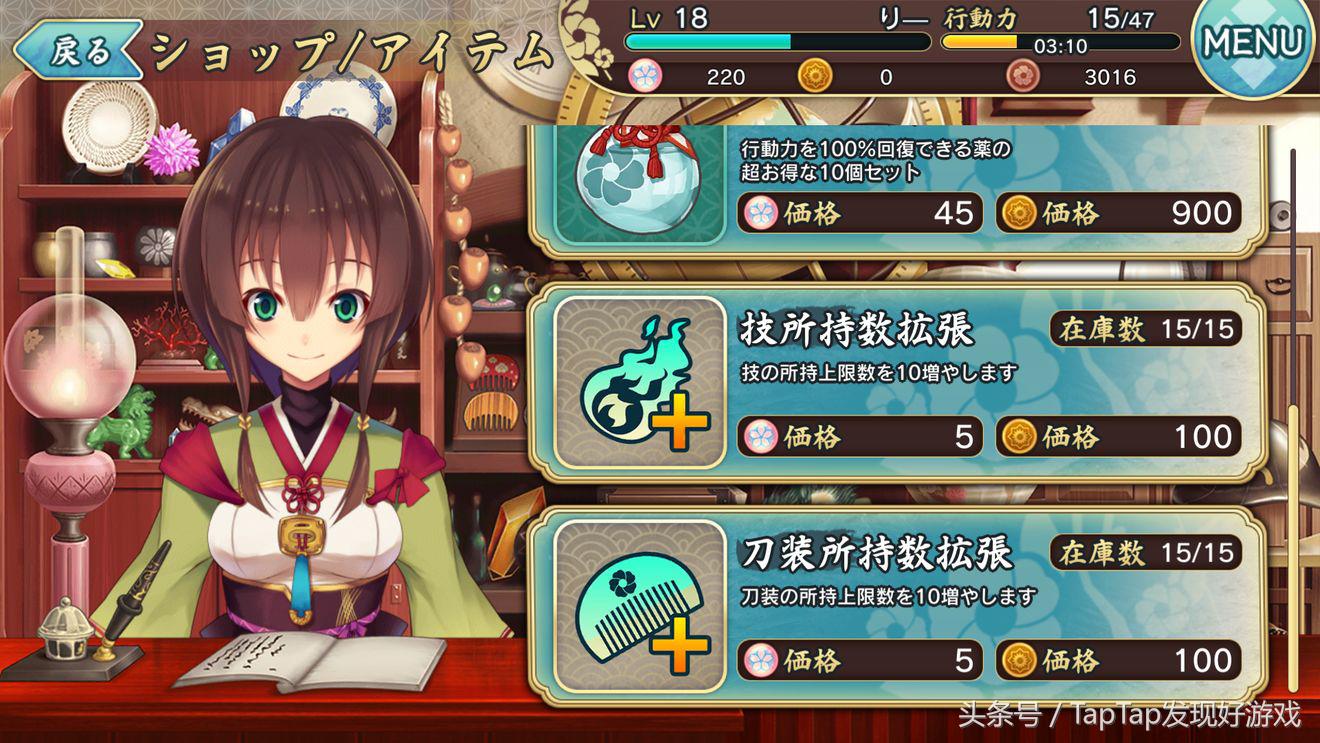Buy 技所持数拡張 for 100 gold coins
The width and height of the screenshot is (1320, 743).
[x=1119, y=437]
